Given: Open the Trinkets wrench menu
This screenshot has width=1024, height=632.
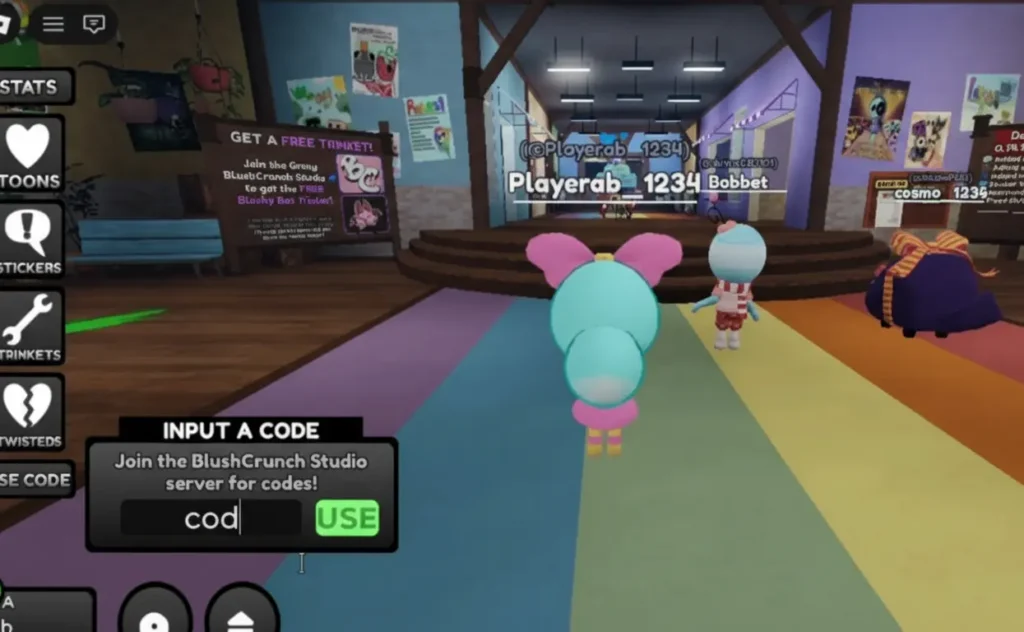Looking at the screenshot, I should tap(30, 328).
